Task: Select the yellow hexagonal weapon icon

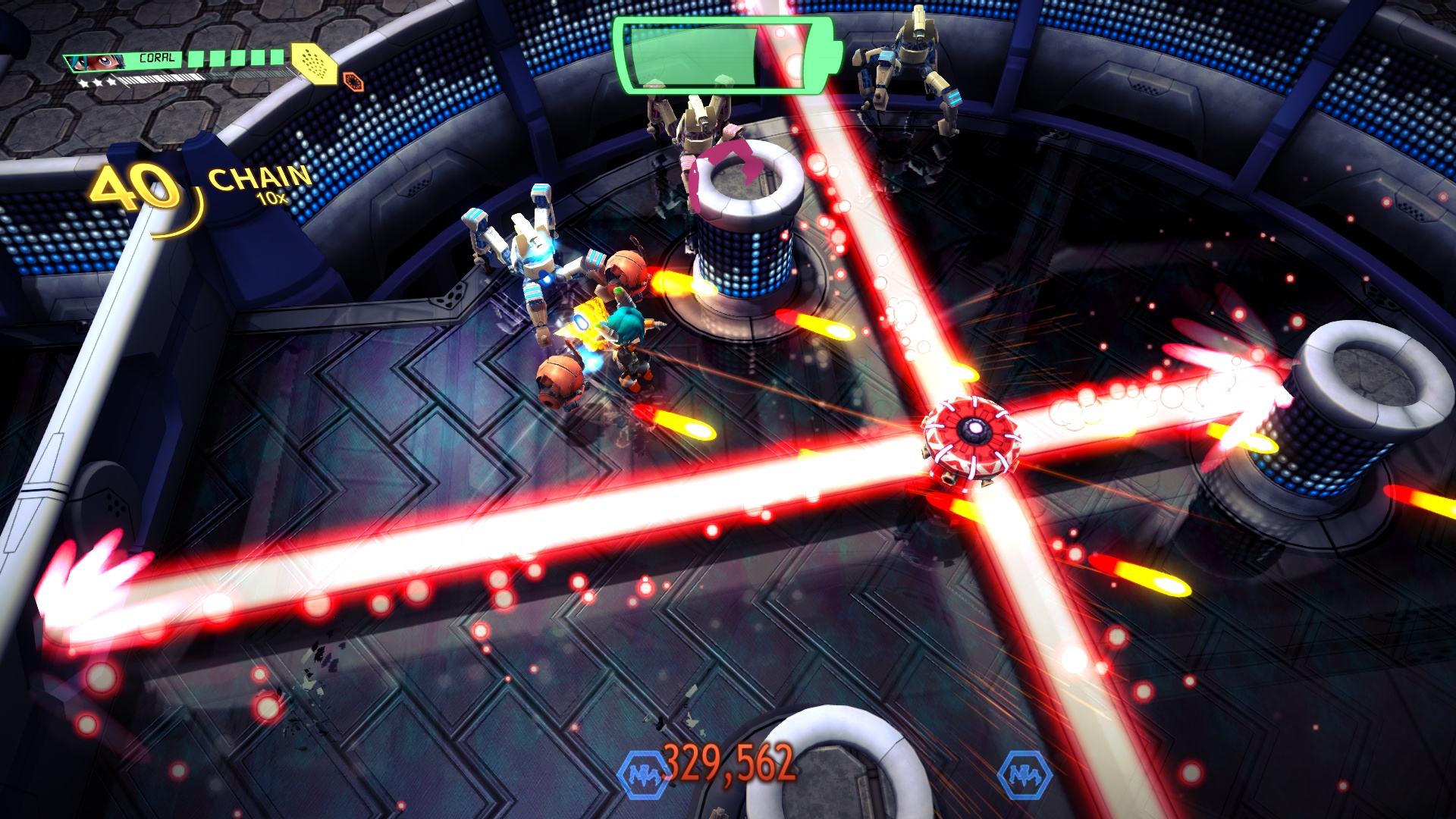Action: click(x=315, y=63)
